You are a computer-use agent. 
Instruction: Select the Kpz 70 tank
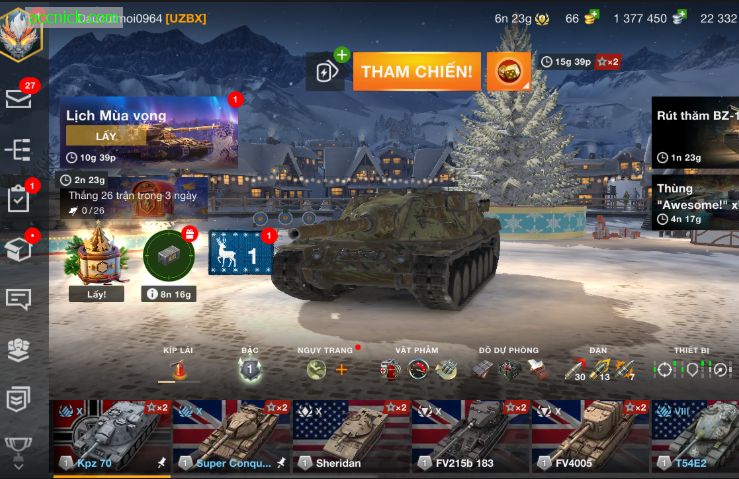coord(109,434)
